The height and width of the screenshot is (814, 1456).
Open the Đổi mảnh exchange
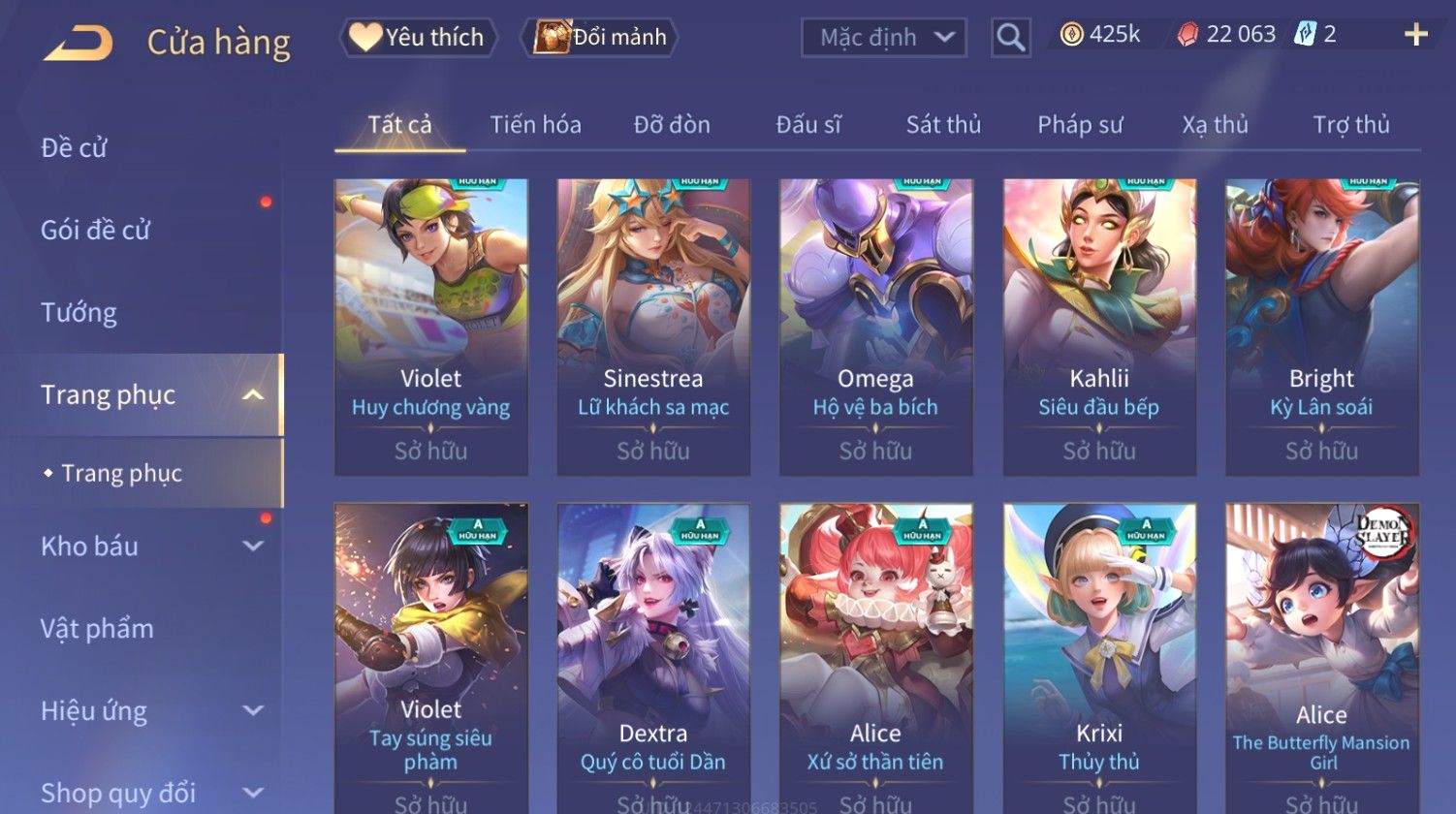point(601,38)
